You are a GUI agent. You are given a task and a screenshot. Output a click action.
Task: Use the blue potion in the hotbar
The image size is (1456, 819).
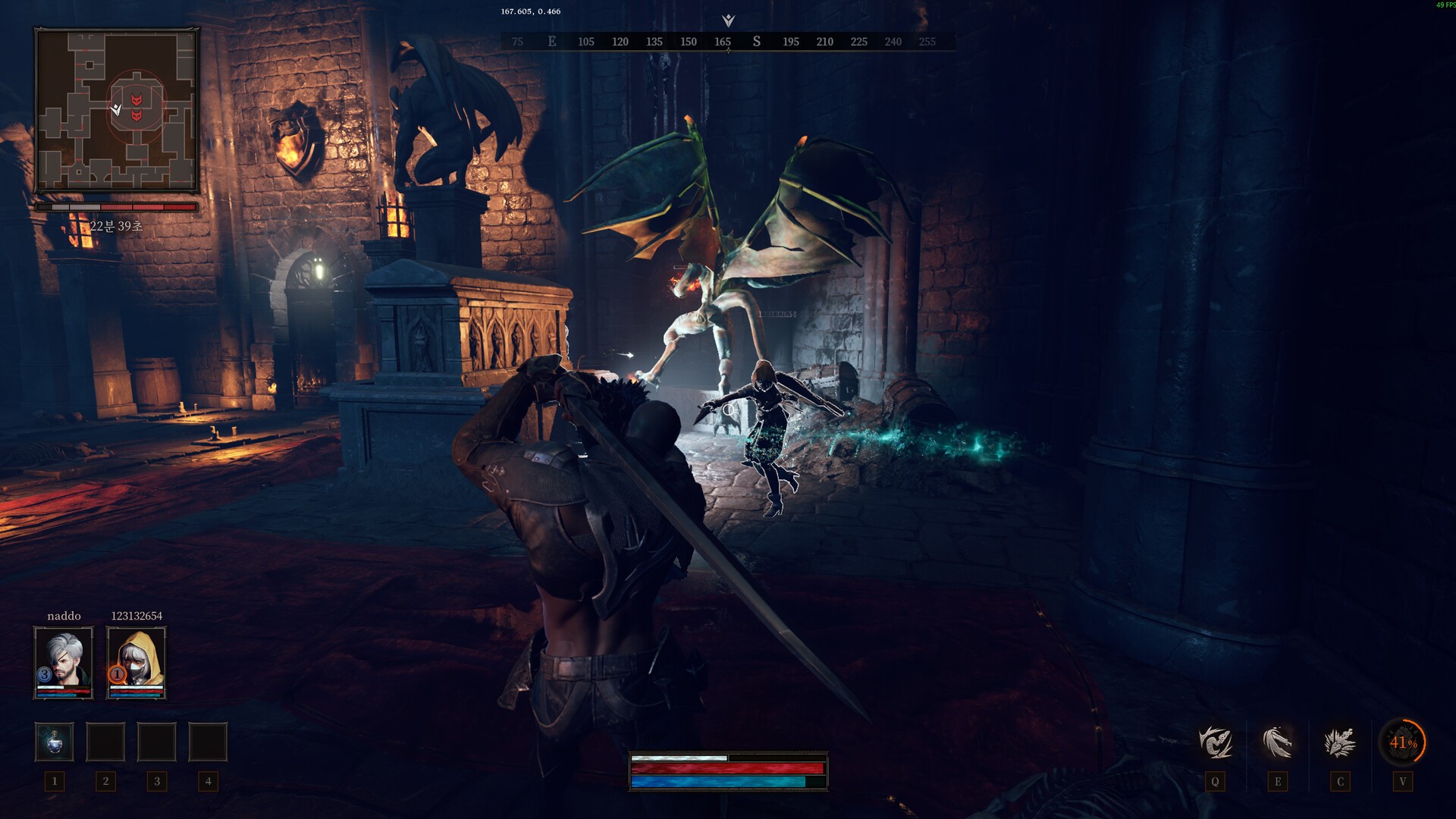click(55, 742)
